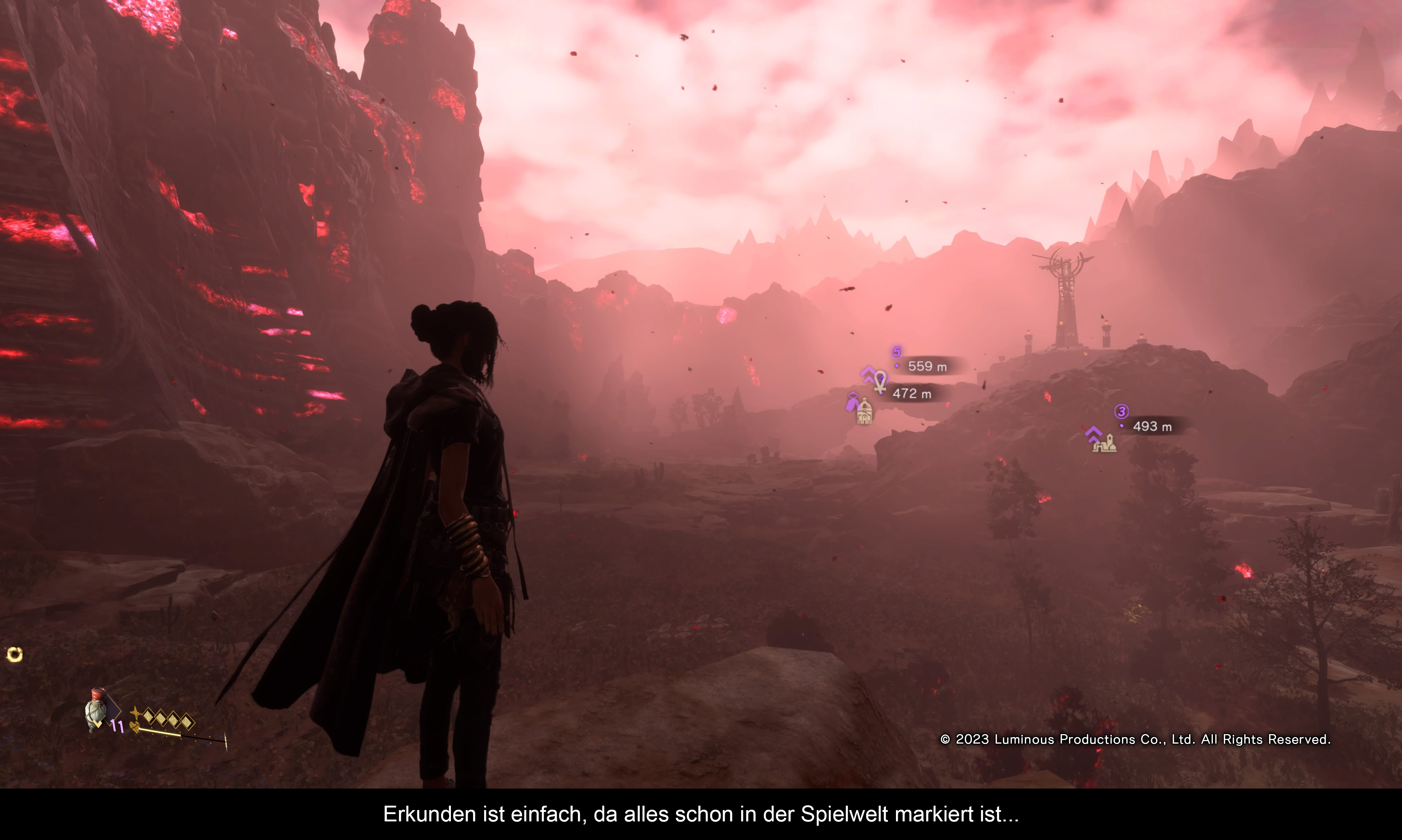Select the domed building waypoint marker

click(x=864, y=412)
